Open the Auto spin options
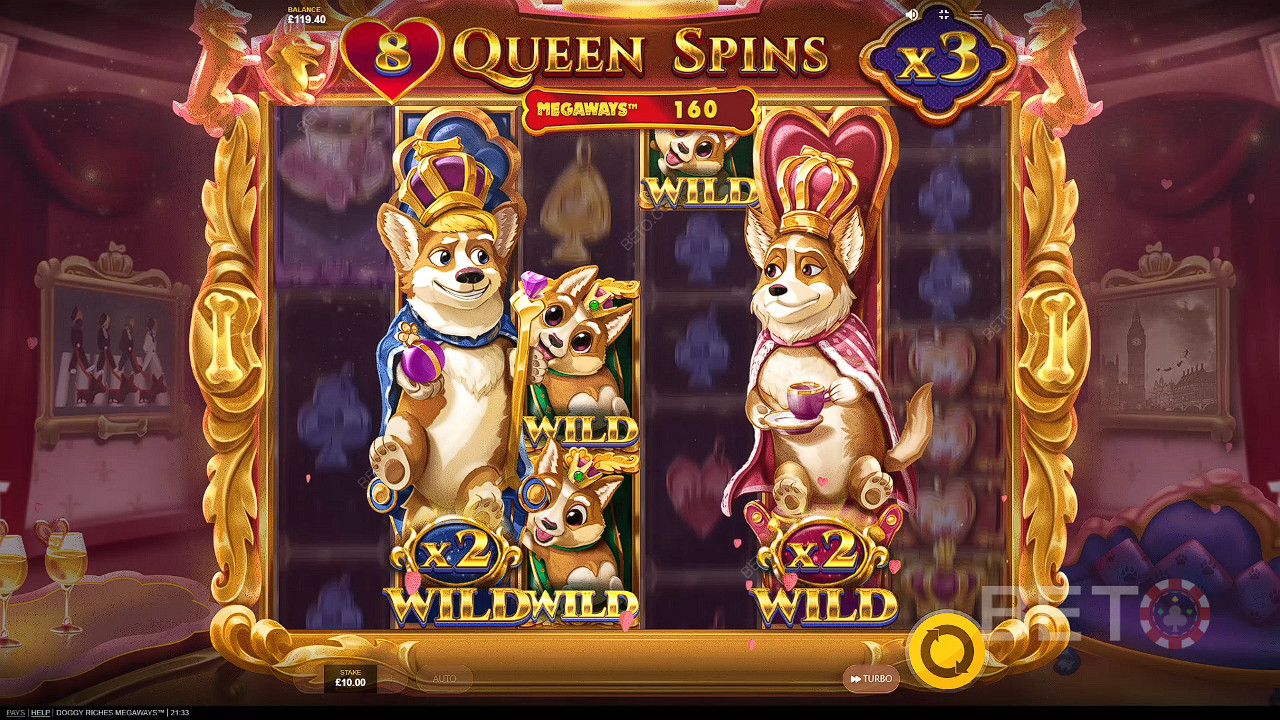The height and width of the screenshot is (720, 1280). (444, 679)
